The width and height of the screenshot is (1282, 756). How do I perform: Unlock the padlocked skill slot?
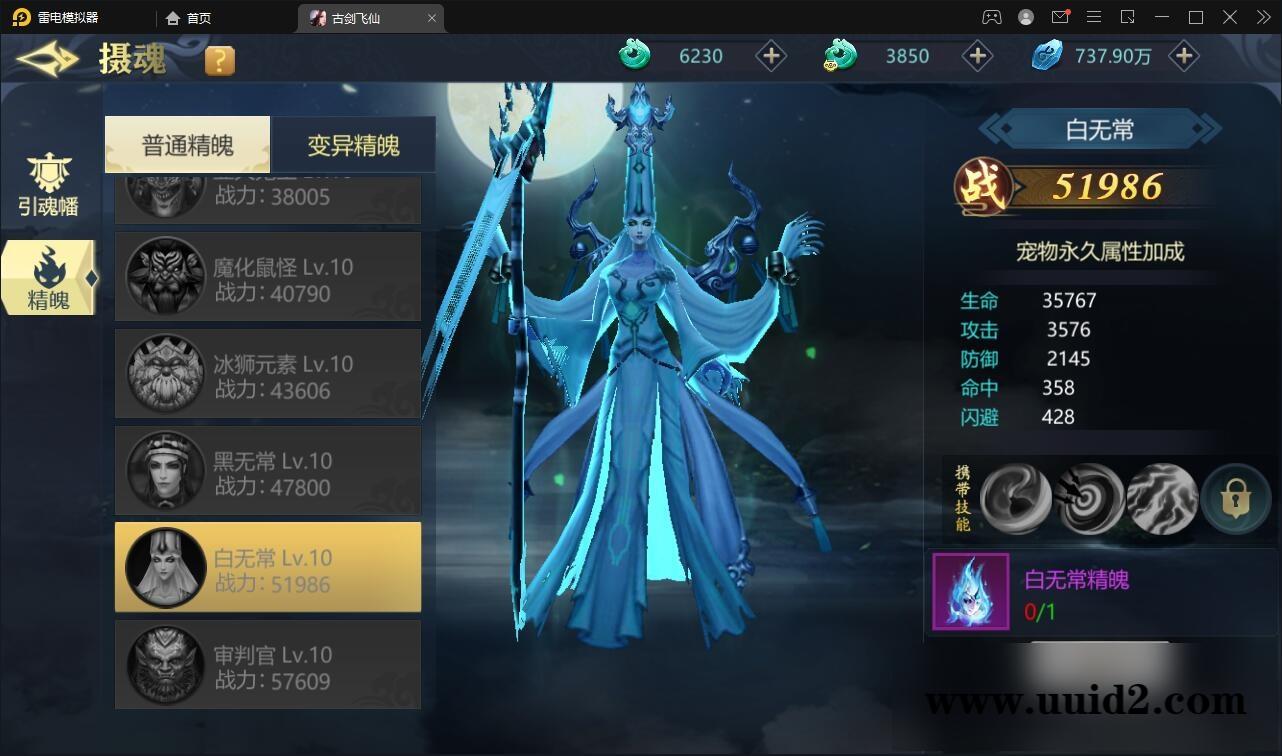tap(1236, 497)
